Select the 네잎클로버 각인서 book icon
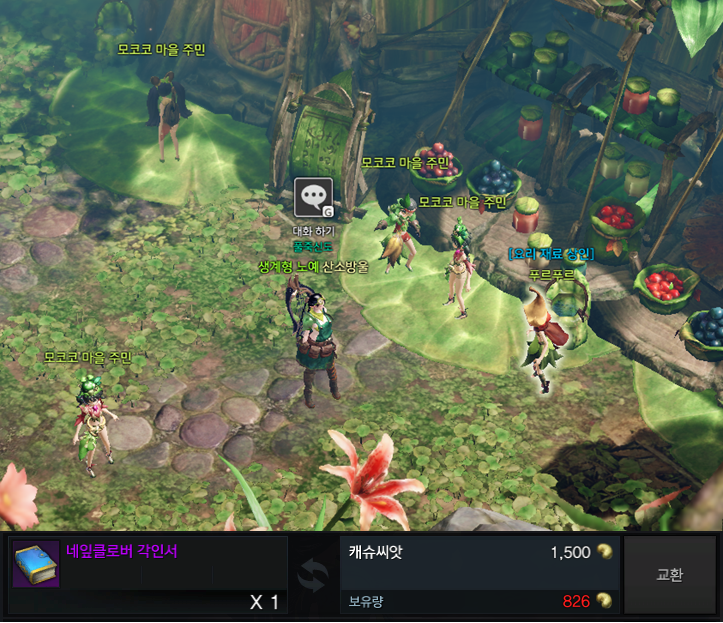The width and height of the screenshot is (723, 623). (36, 565)
